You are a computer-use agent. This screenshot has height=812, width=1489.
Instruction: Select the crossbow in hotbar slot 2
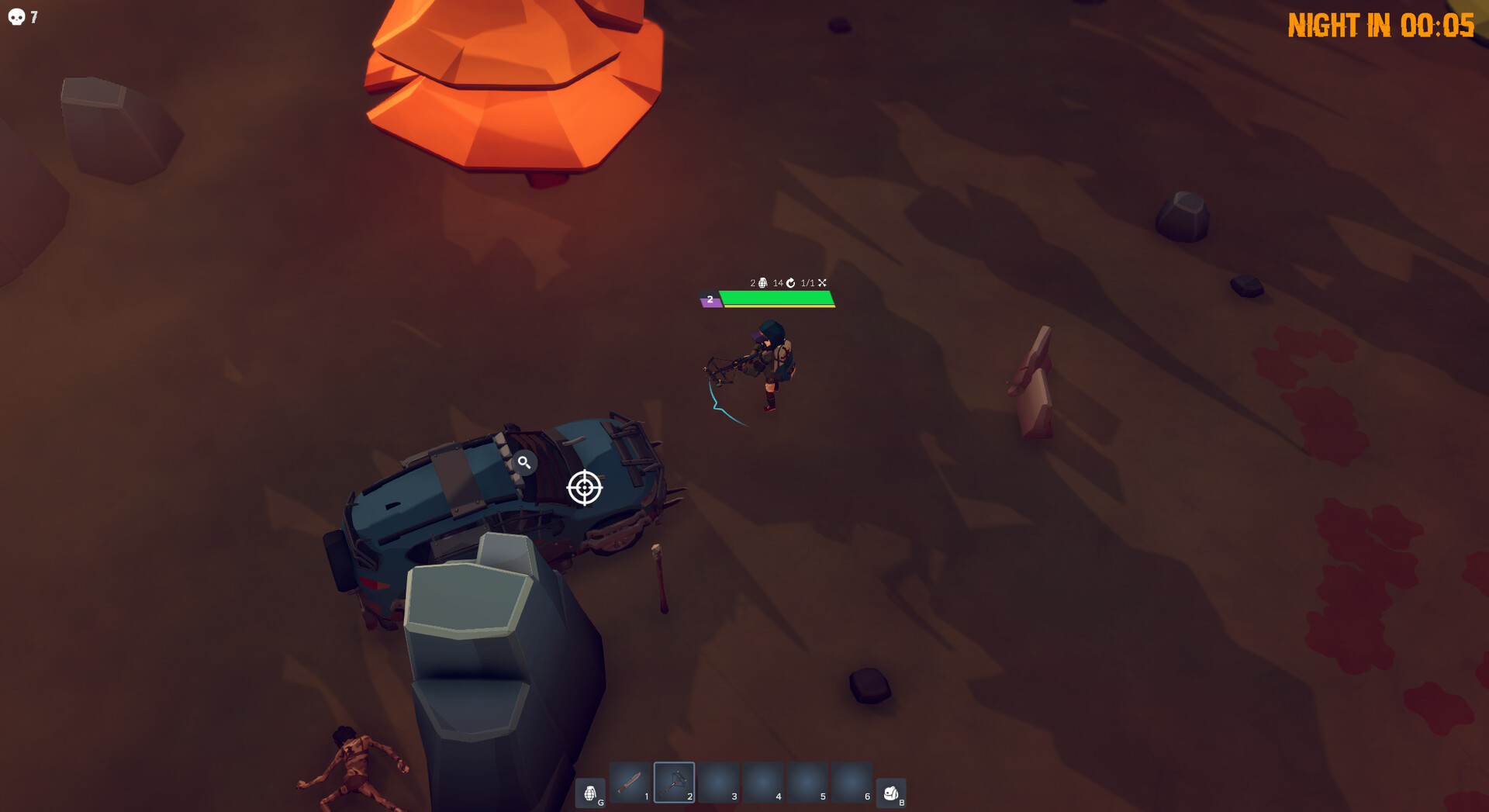point(674,783)
